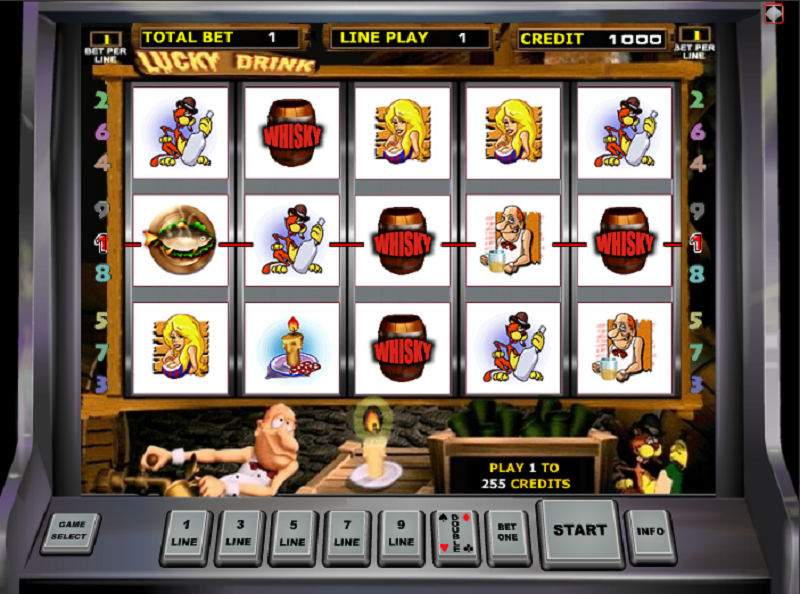Spin the reels with the START button
This screenshot has height=594, width=800.
[579, 530]
